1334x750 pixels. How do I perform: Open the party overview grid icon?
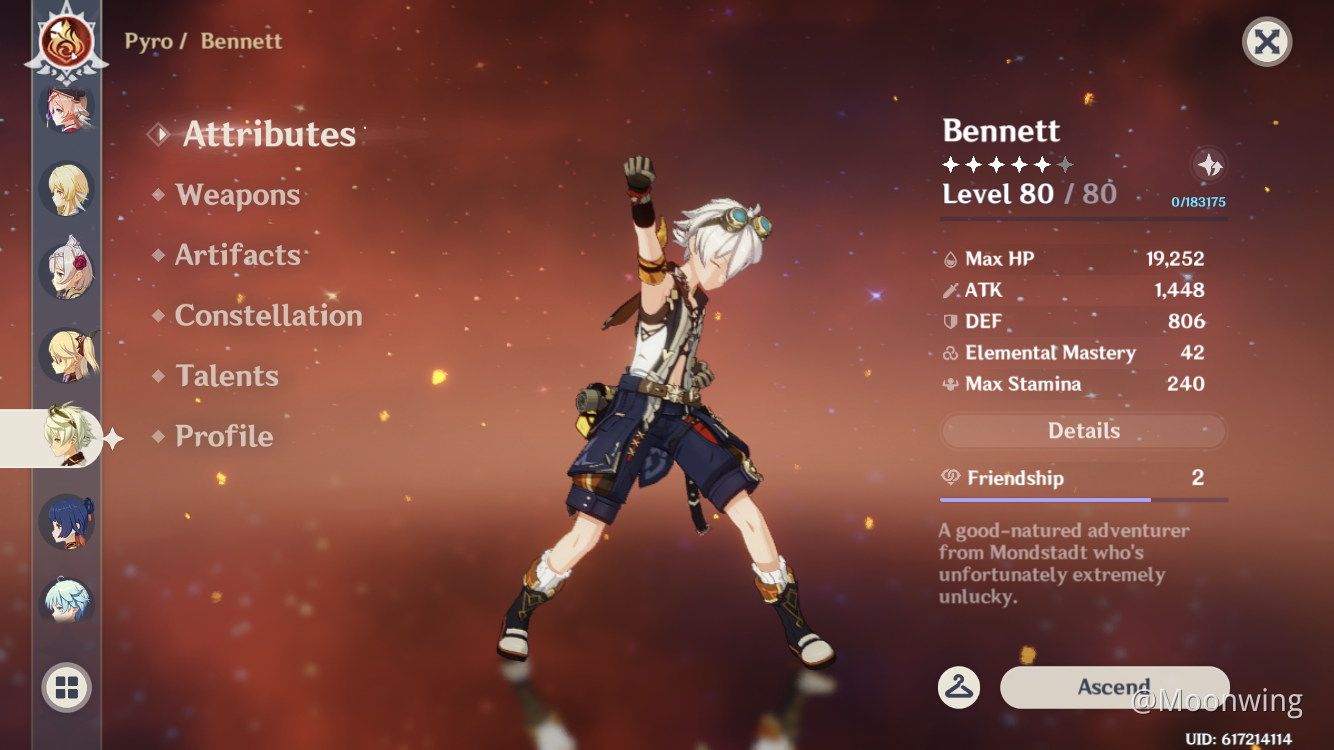tap(66, 687)
